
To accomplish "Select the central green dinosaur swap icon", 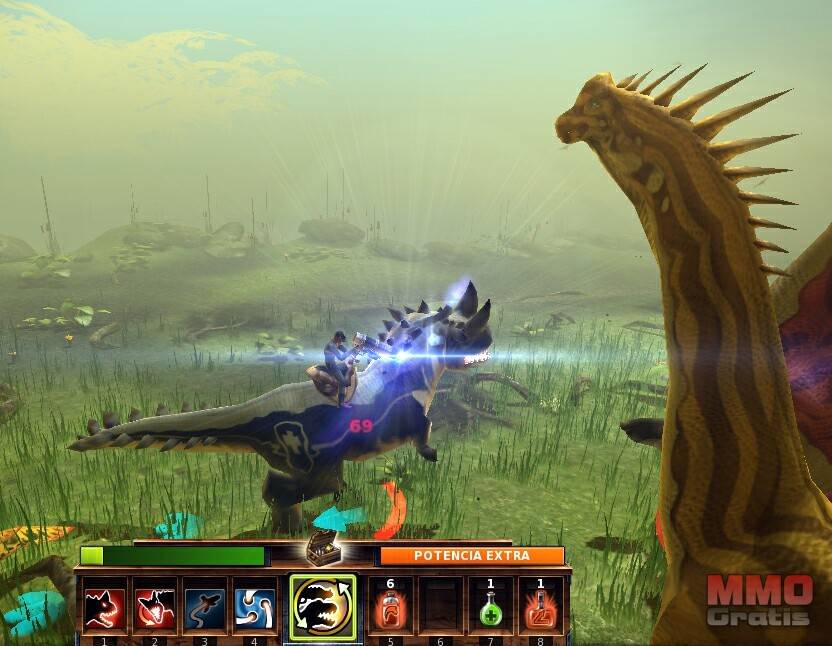I will point(322,607).
